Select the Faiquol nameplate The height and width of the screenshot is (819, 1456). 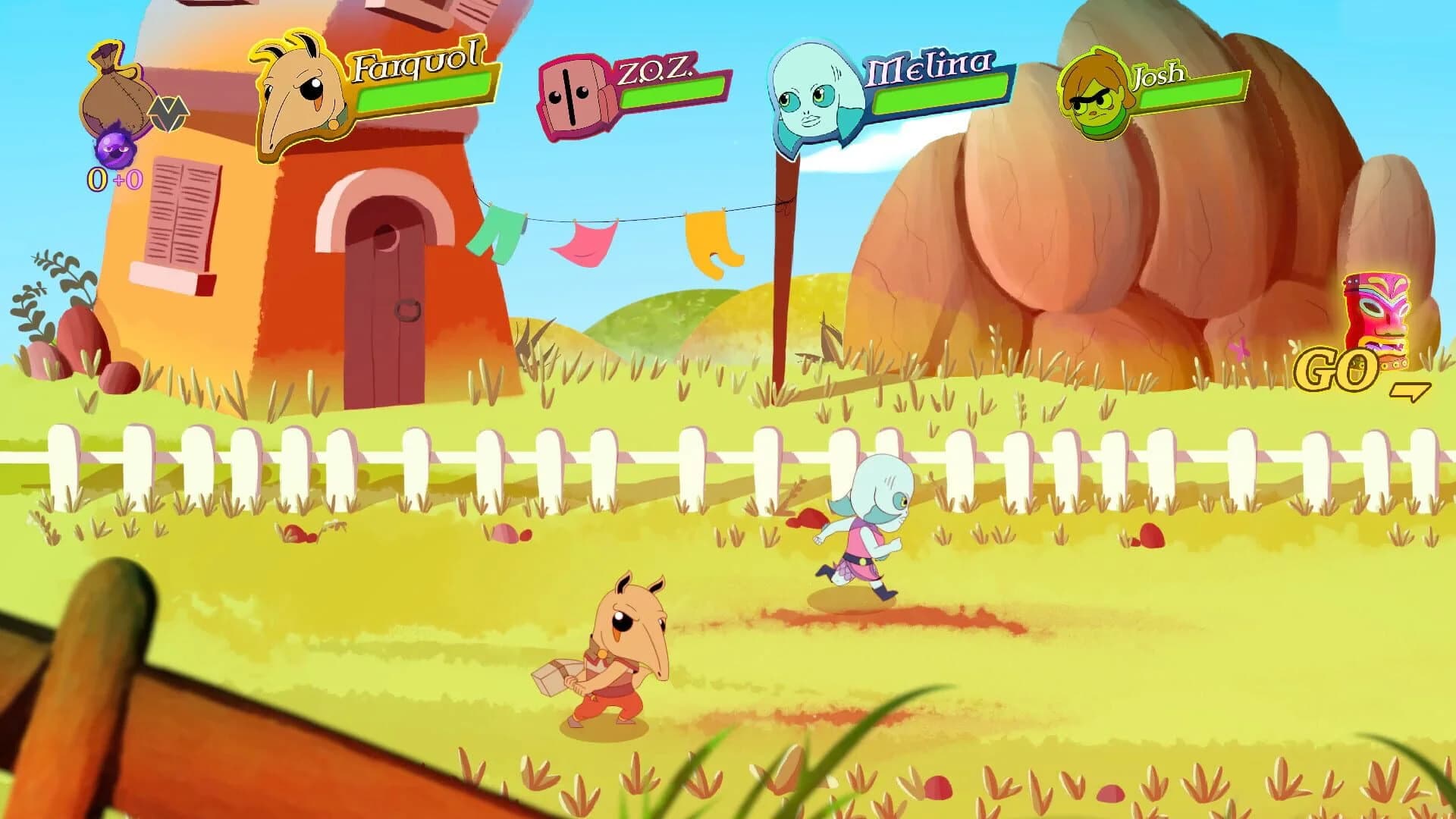(x=416, y=67)
